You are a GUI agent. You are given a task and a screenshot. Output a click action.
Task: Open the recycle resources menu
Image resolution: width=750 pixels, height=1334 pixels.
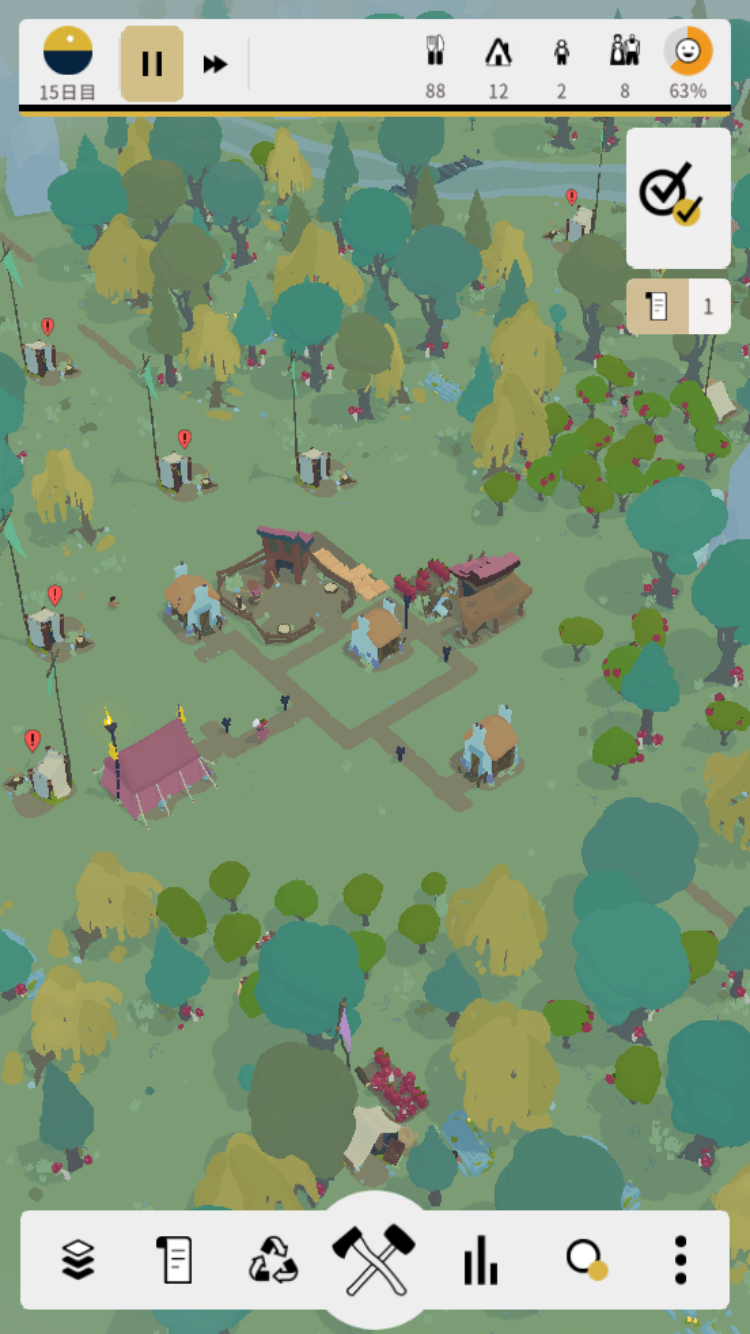(273, 1259)
